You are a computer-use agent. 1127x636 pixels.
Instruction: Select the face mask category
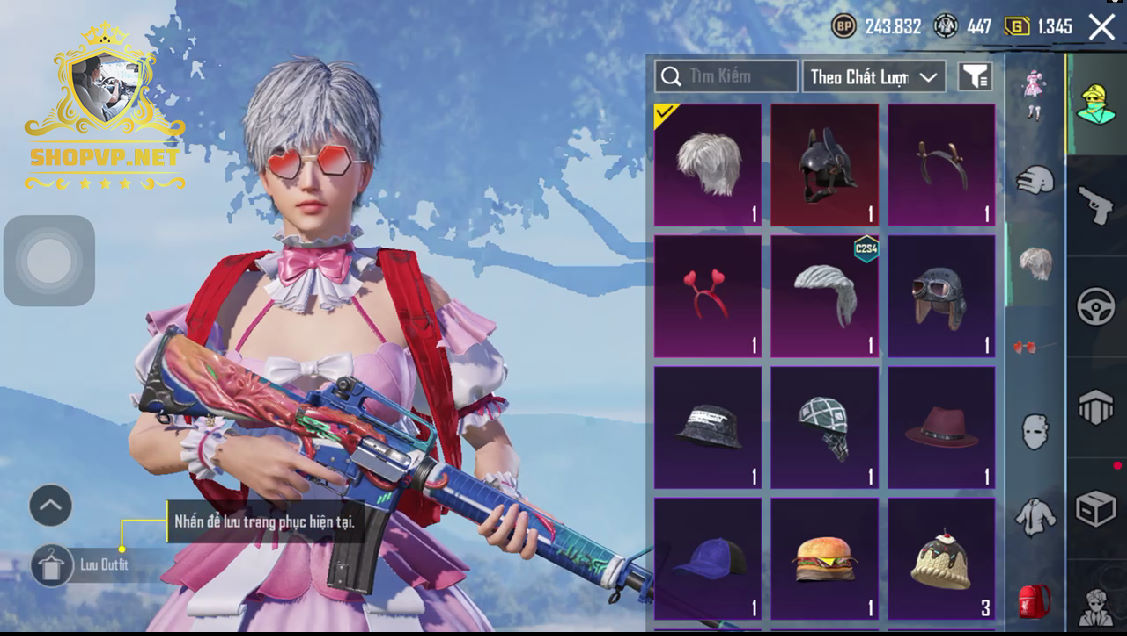1035,432
